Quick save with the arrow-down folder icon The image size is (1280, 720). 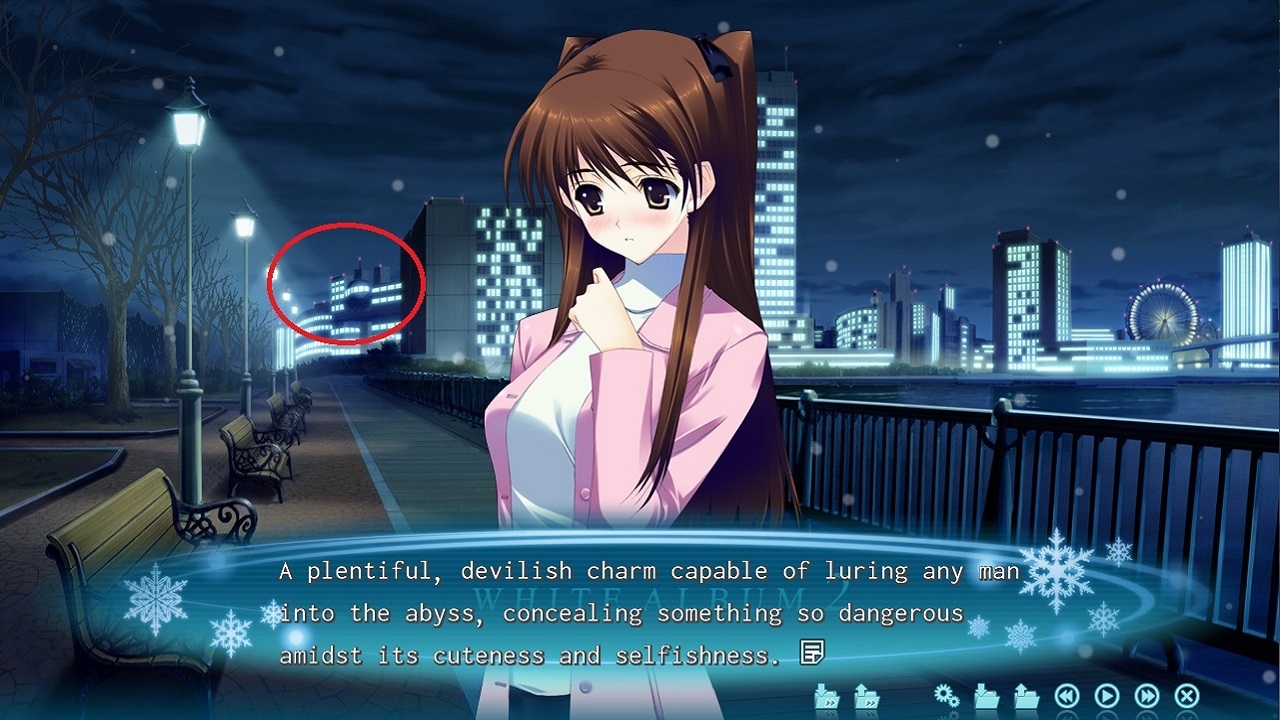tap(826, 696)
